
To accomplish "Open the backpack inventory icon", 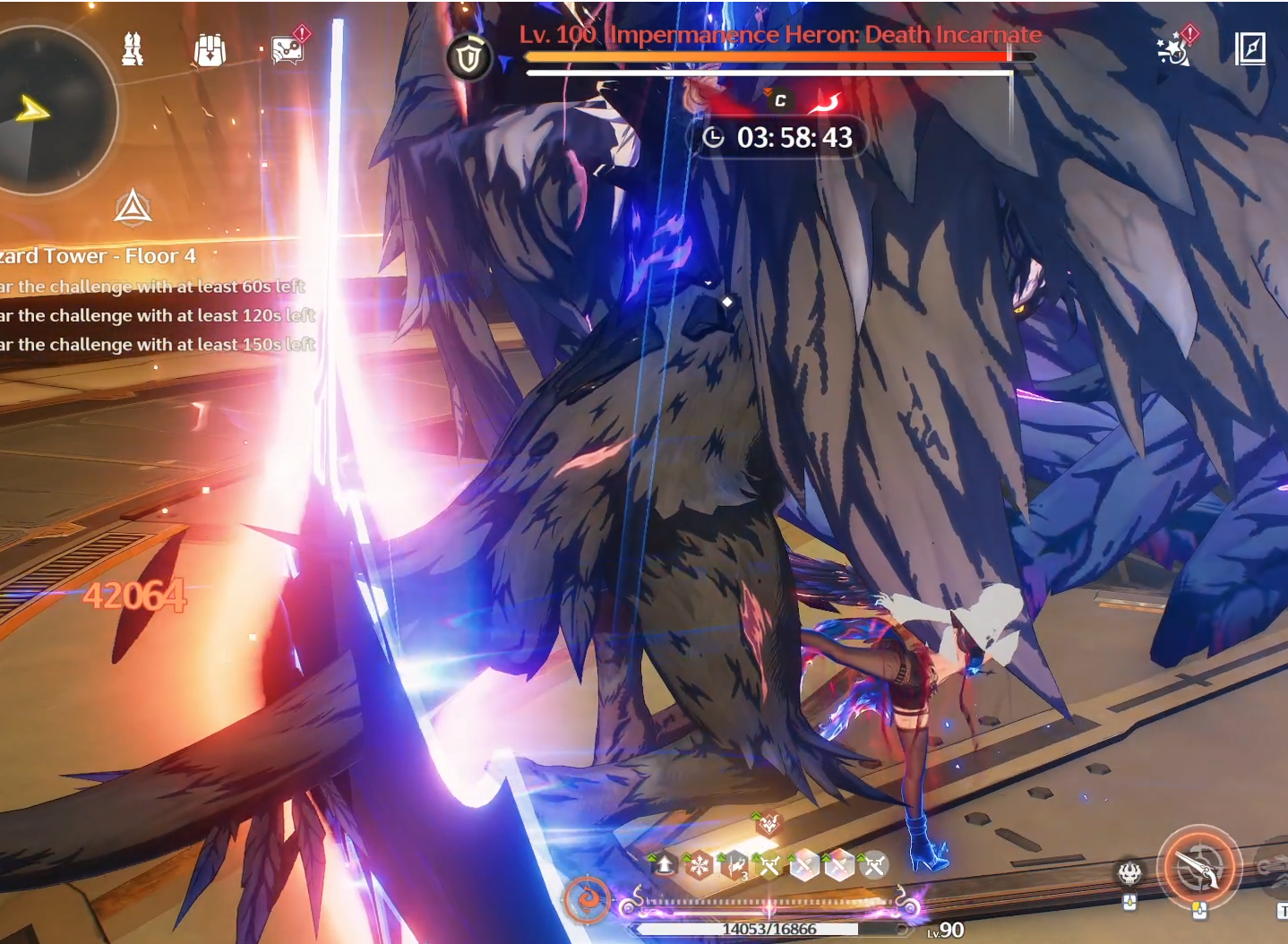I will pos(210,50).
